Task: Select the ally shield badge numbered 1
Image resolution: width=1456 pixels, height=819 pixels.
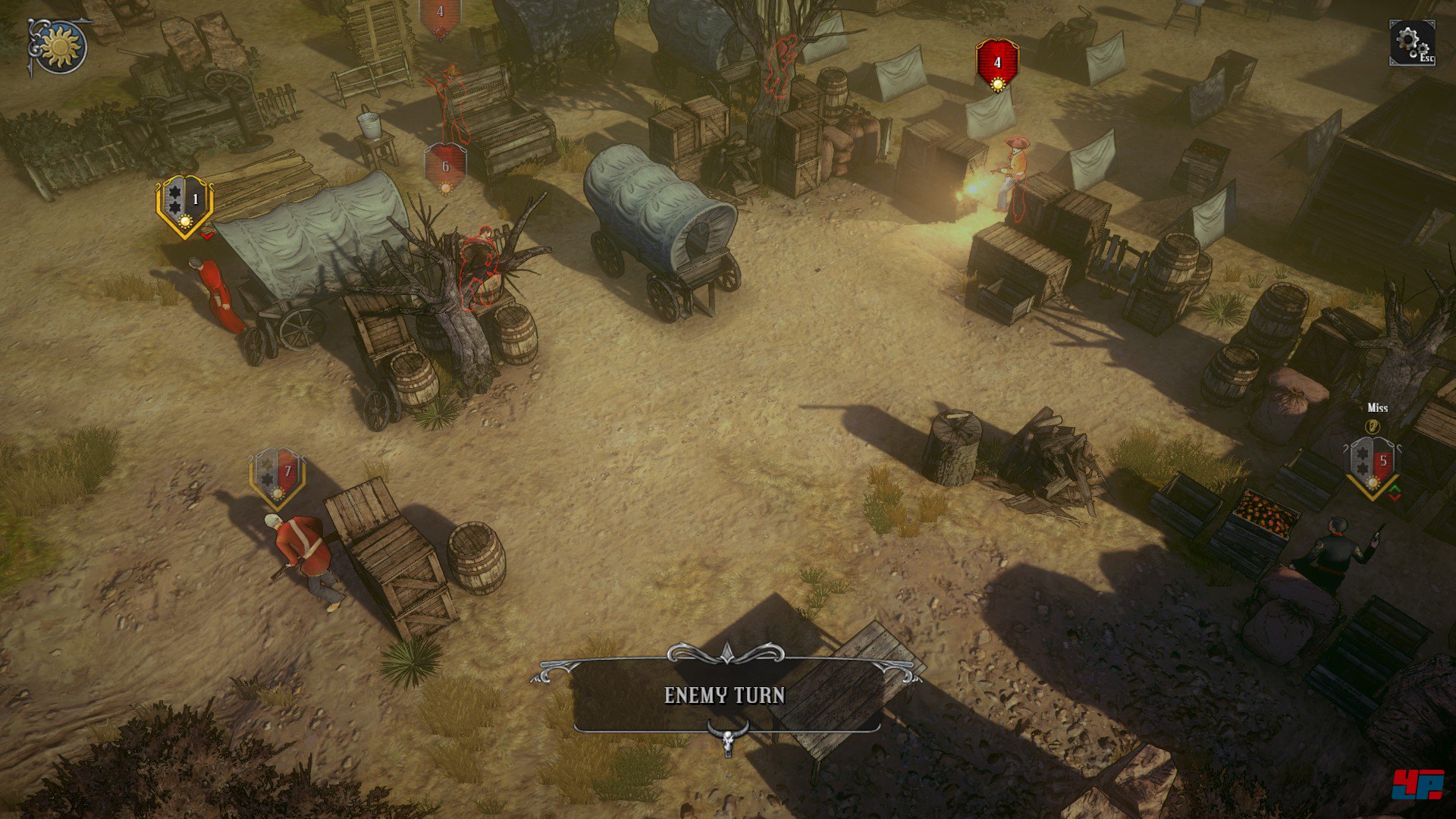Action: 184,205
